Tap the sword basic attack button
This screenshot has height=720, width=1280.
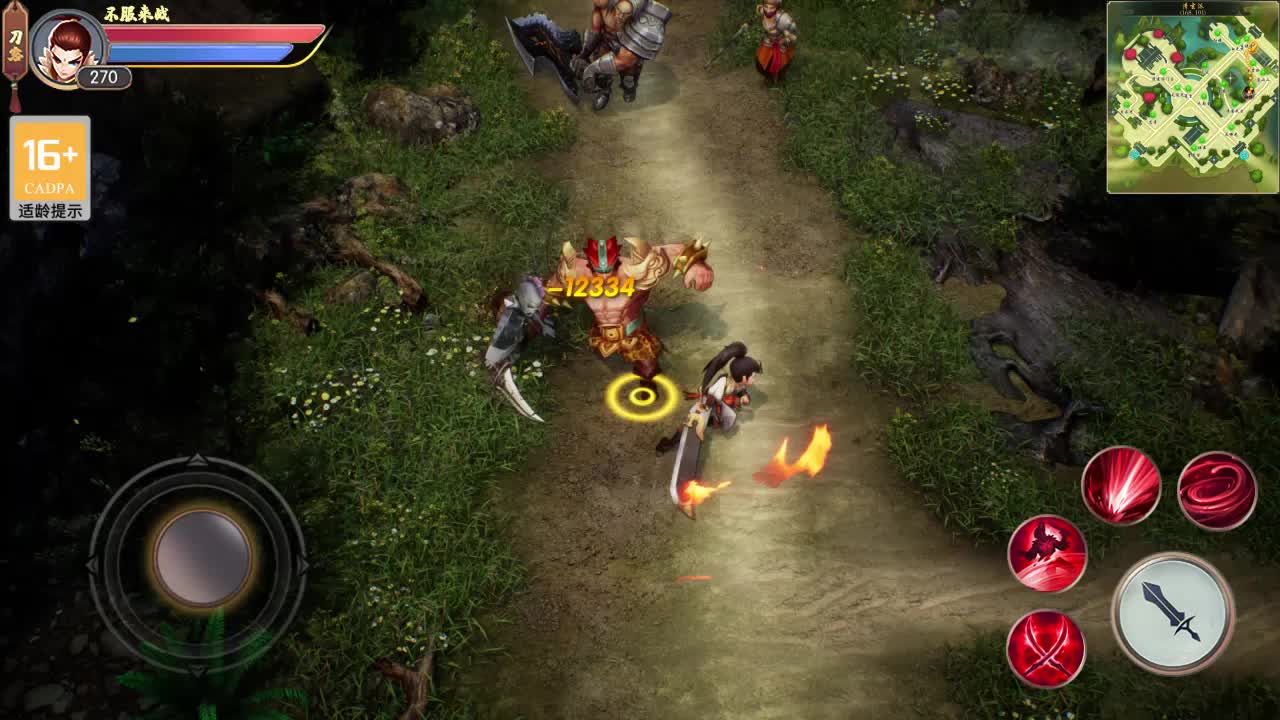1172,612
